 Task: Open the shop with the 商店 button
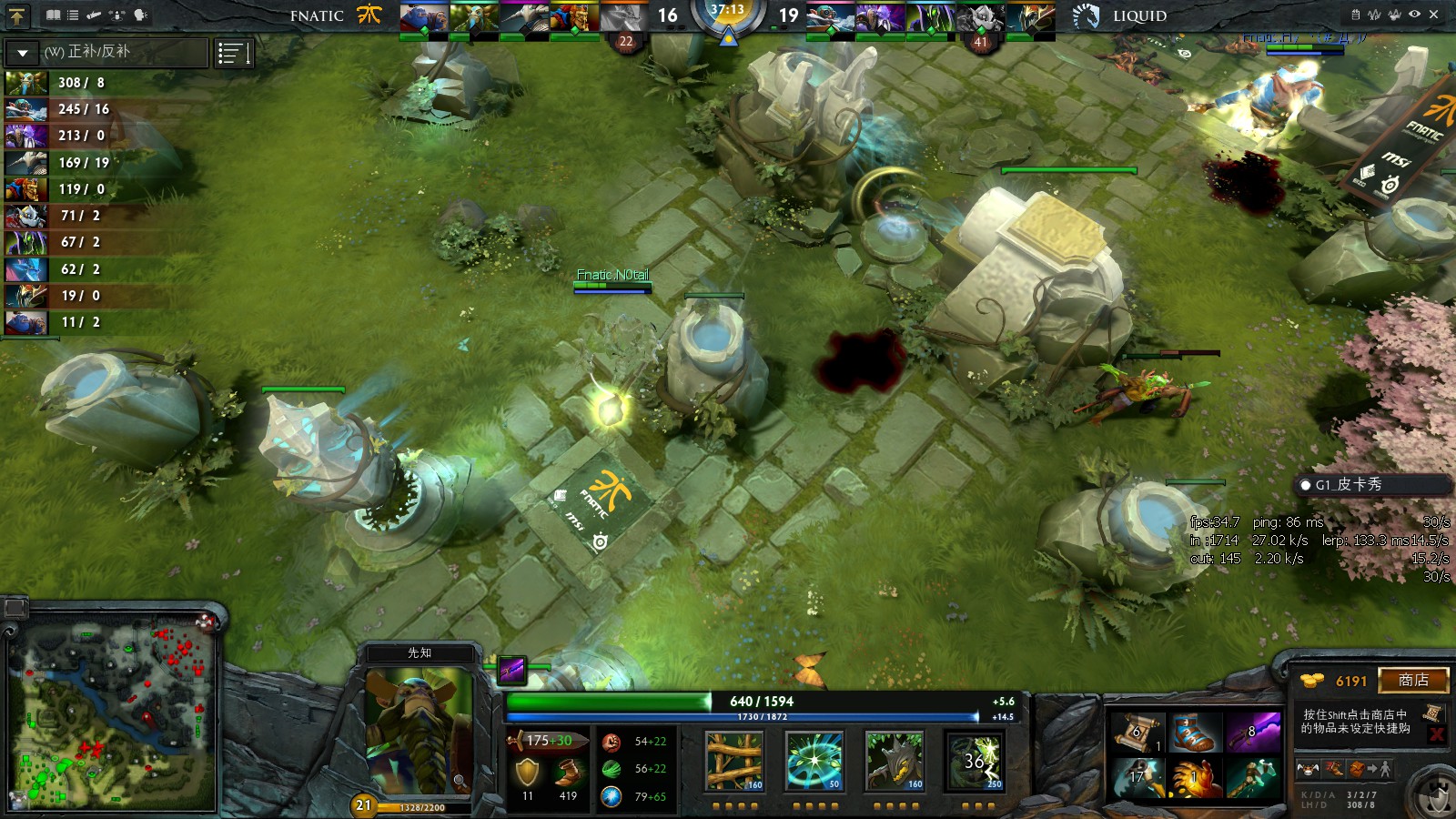click(x=1412, y=681)
